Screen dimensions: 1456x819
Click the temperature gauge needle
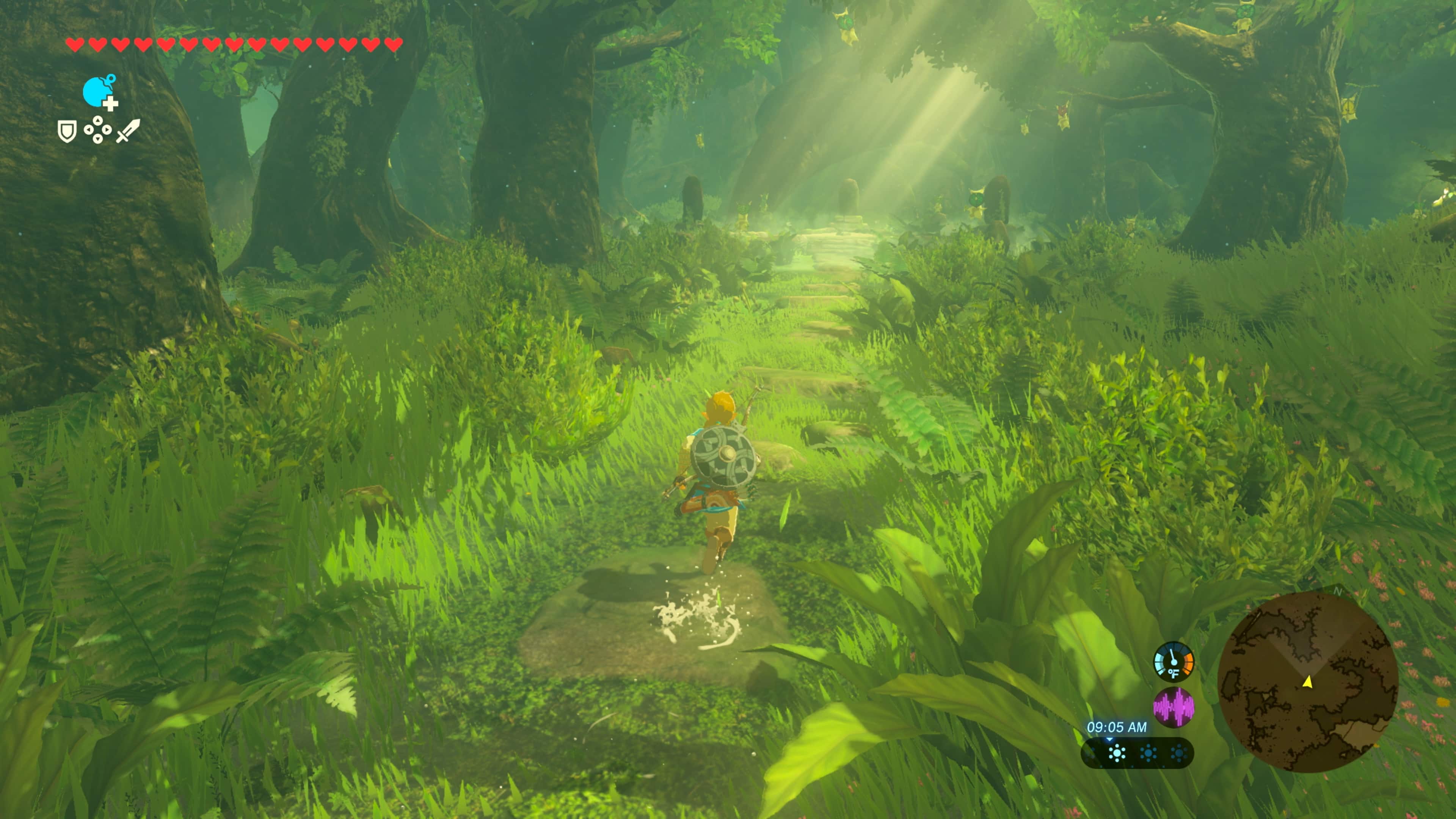(x=1172, y=654)
